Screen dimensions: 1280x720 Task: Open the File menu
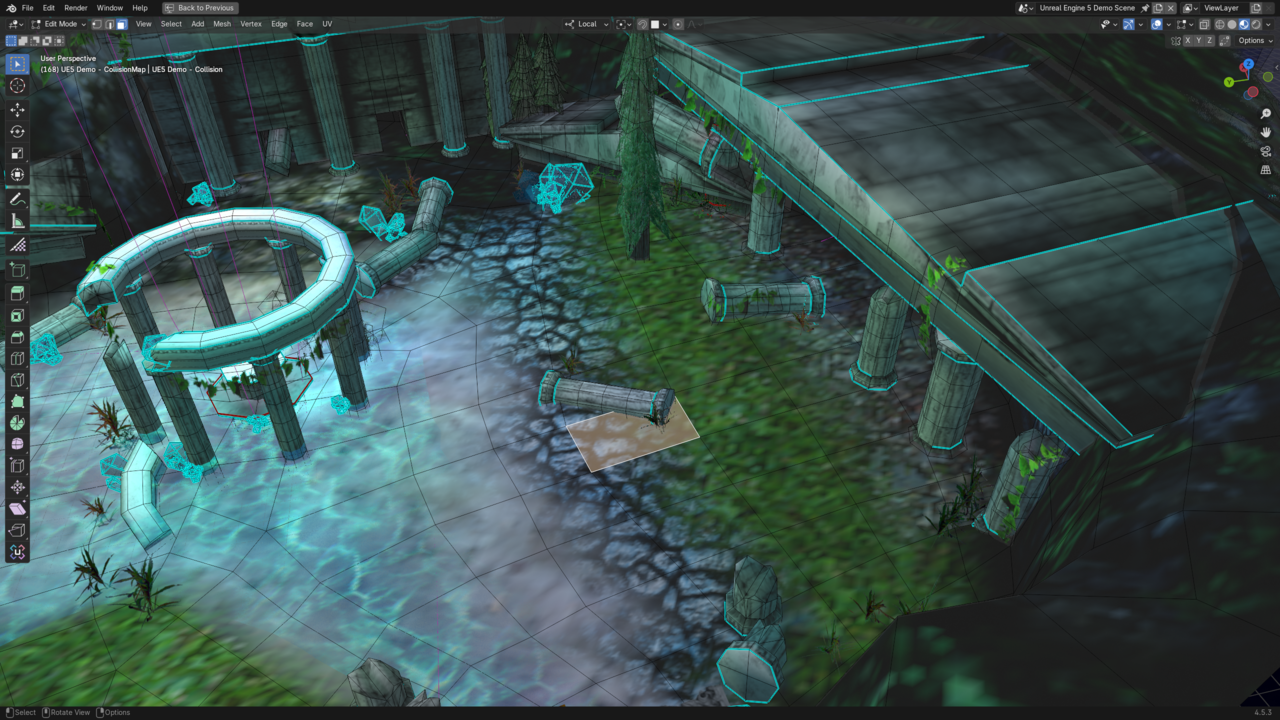[x=27, y=8]
